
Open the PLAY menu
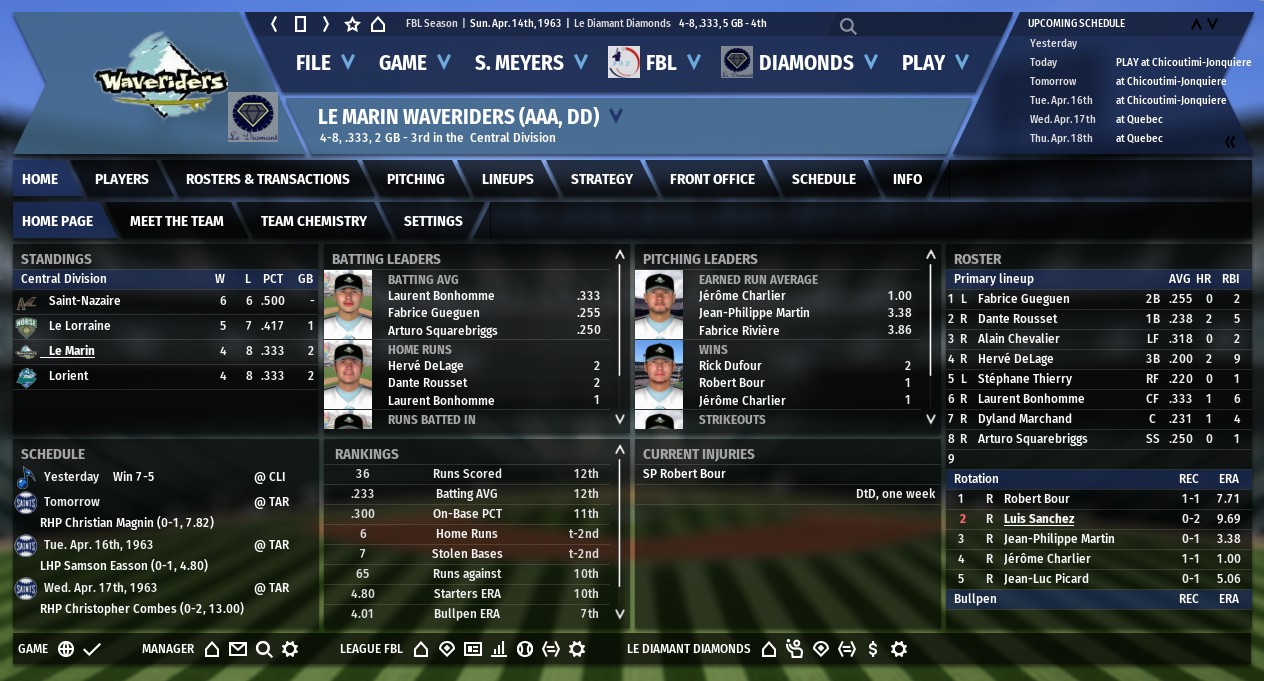coord(935,62)
